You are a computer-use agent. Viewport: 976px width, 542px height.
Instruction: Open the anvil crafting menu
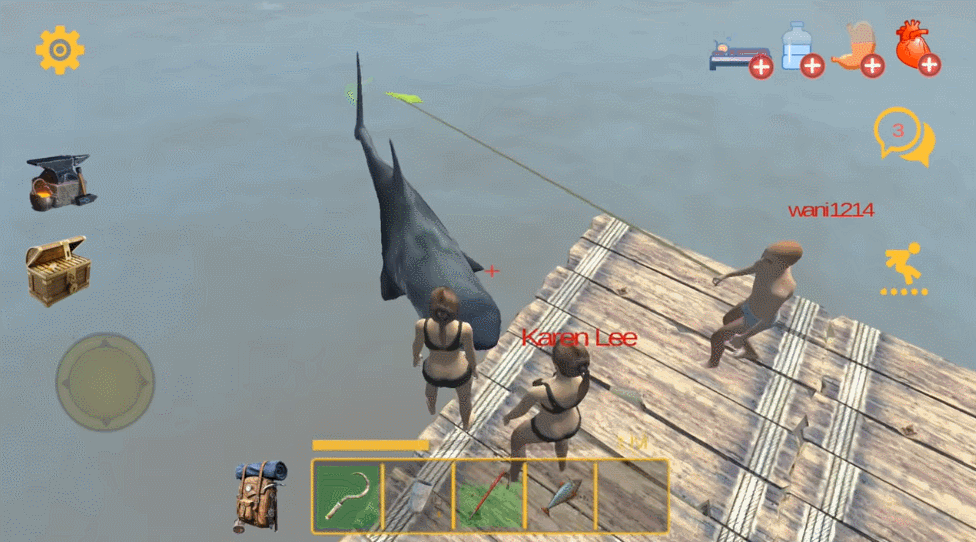pos(60,182)
